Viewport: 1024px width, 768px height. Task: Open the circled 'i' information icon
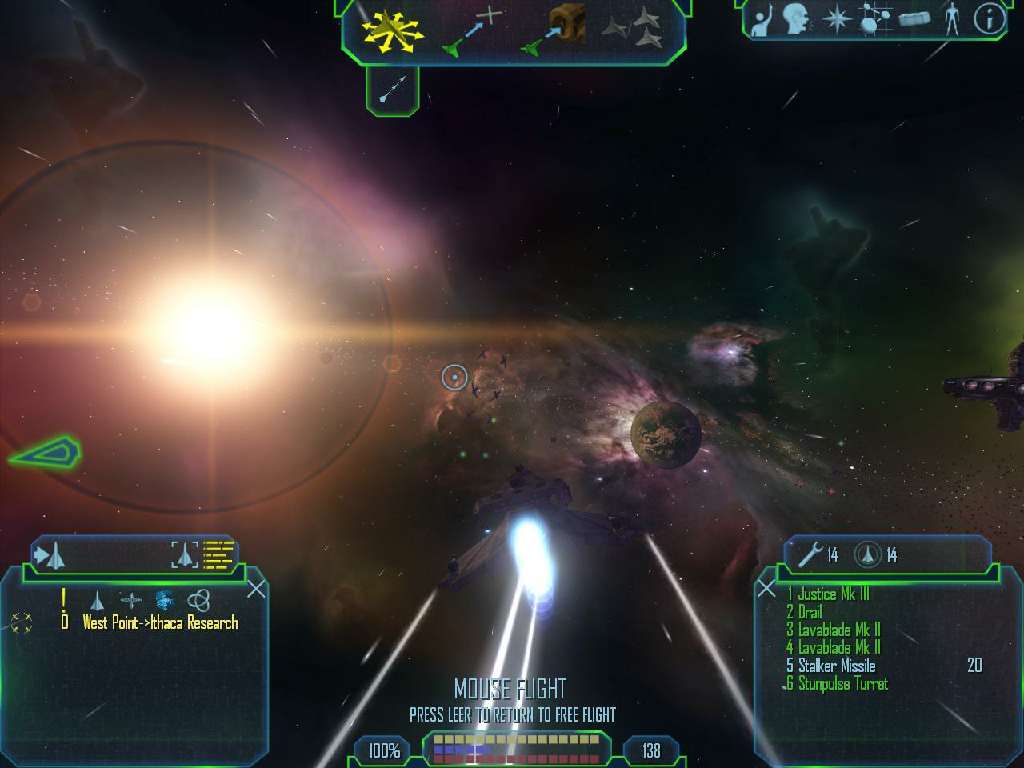[x=989, y=18]
